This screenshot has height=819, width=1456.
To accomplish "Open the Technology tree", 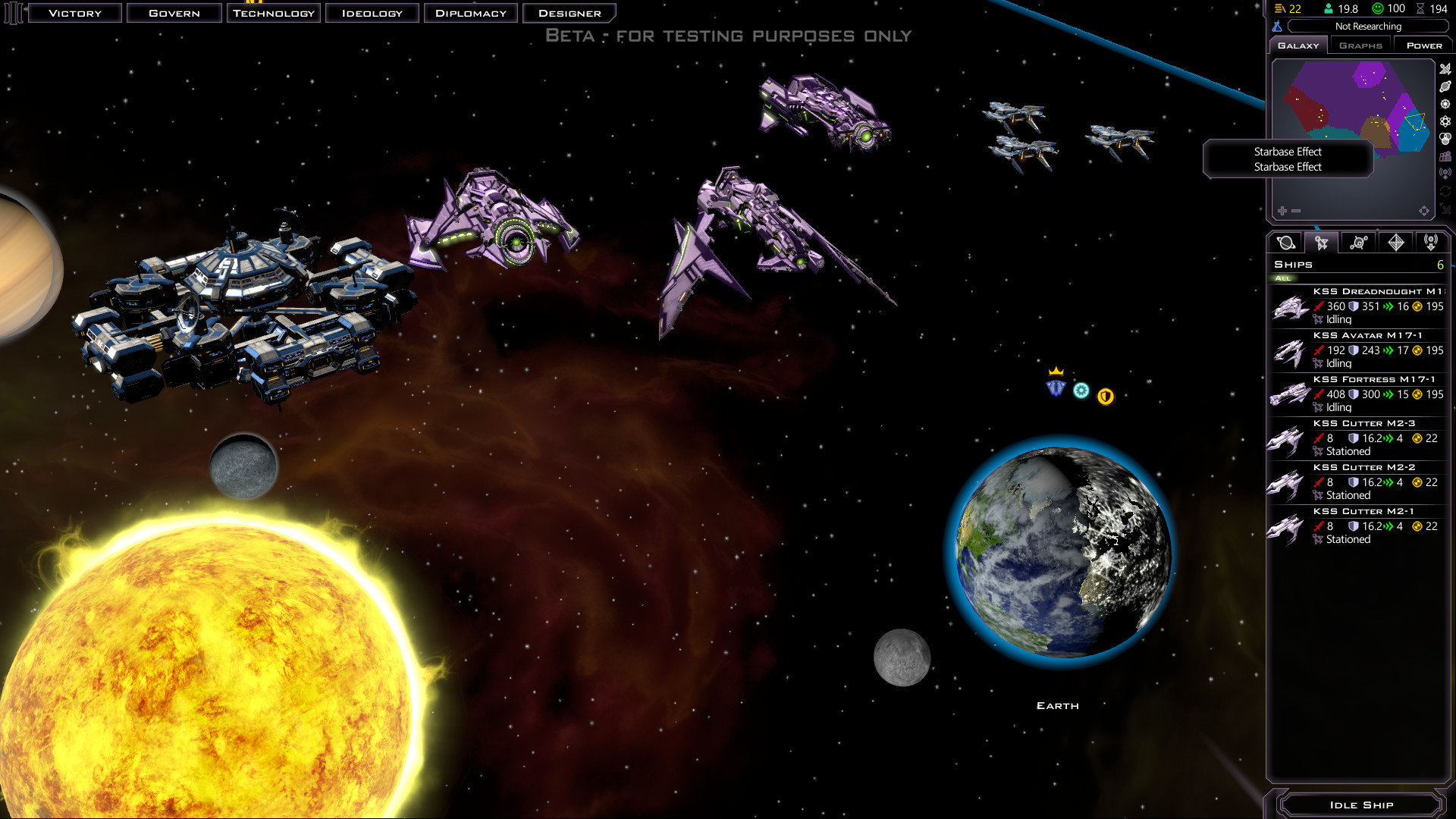I will [x=273, y=13].
